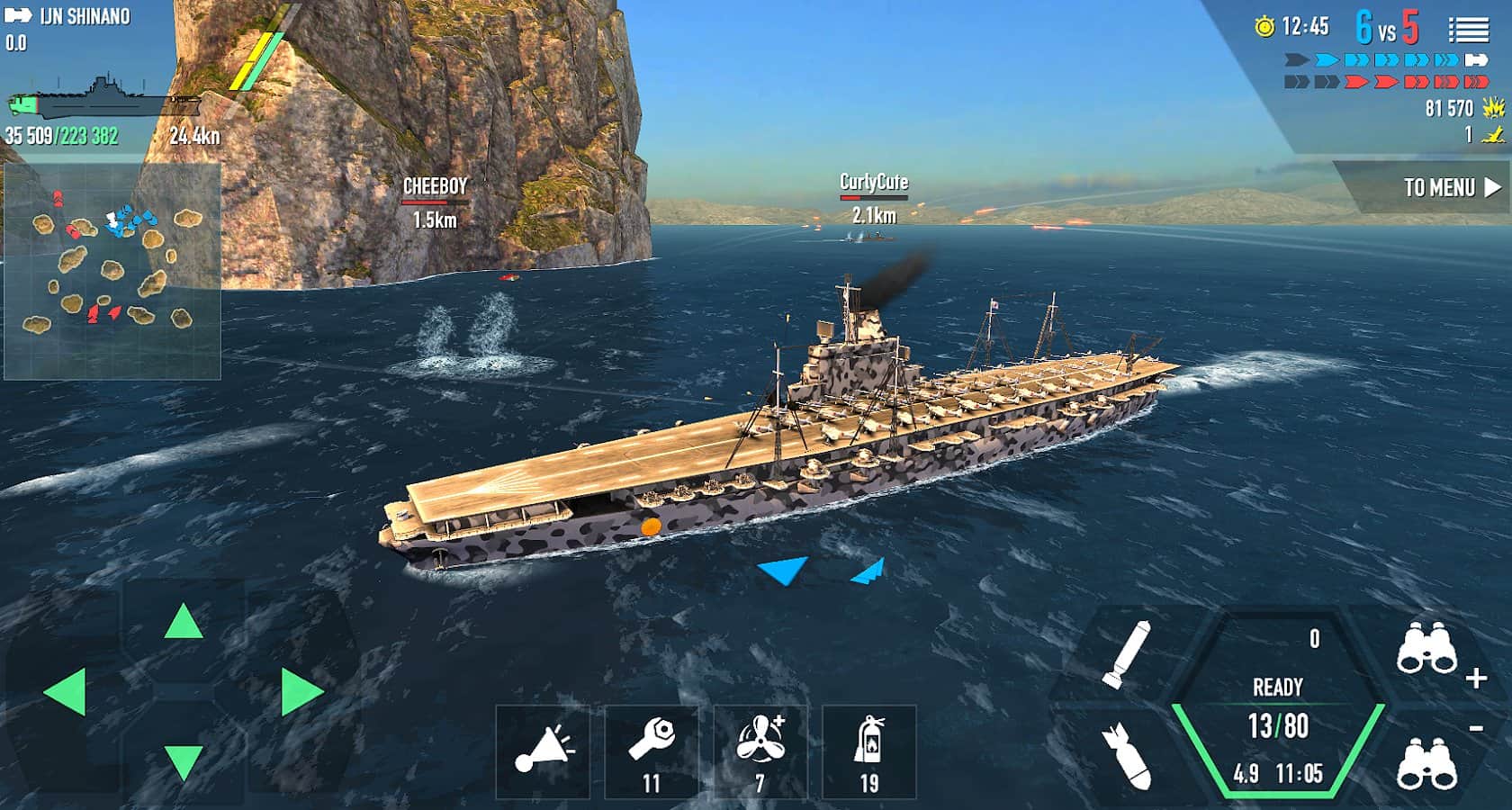Steer forward with the up arrow
Image resolution: width=1512 pixels, height=810 pixels.
click(184, 622)
